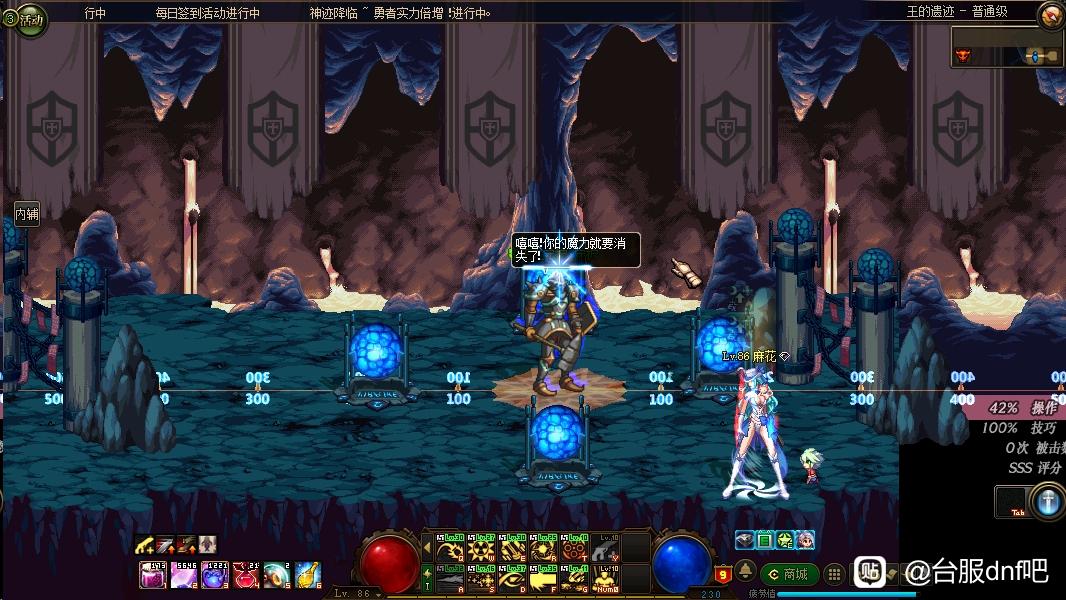Viewport: 1066px width, 600px height.
Task: Click the green E square buff icon
Action: [764, 540]
